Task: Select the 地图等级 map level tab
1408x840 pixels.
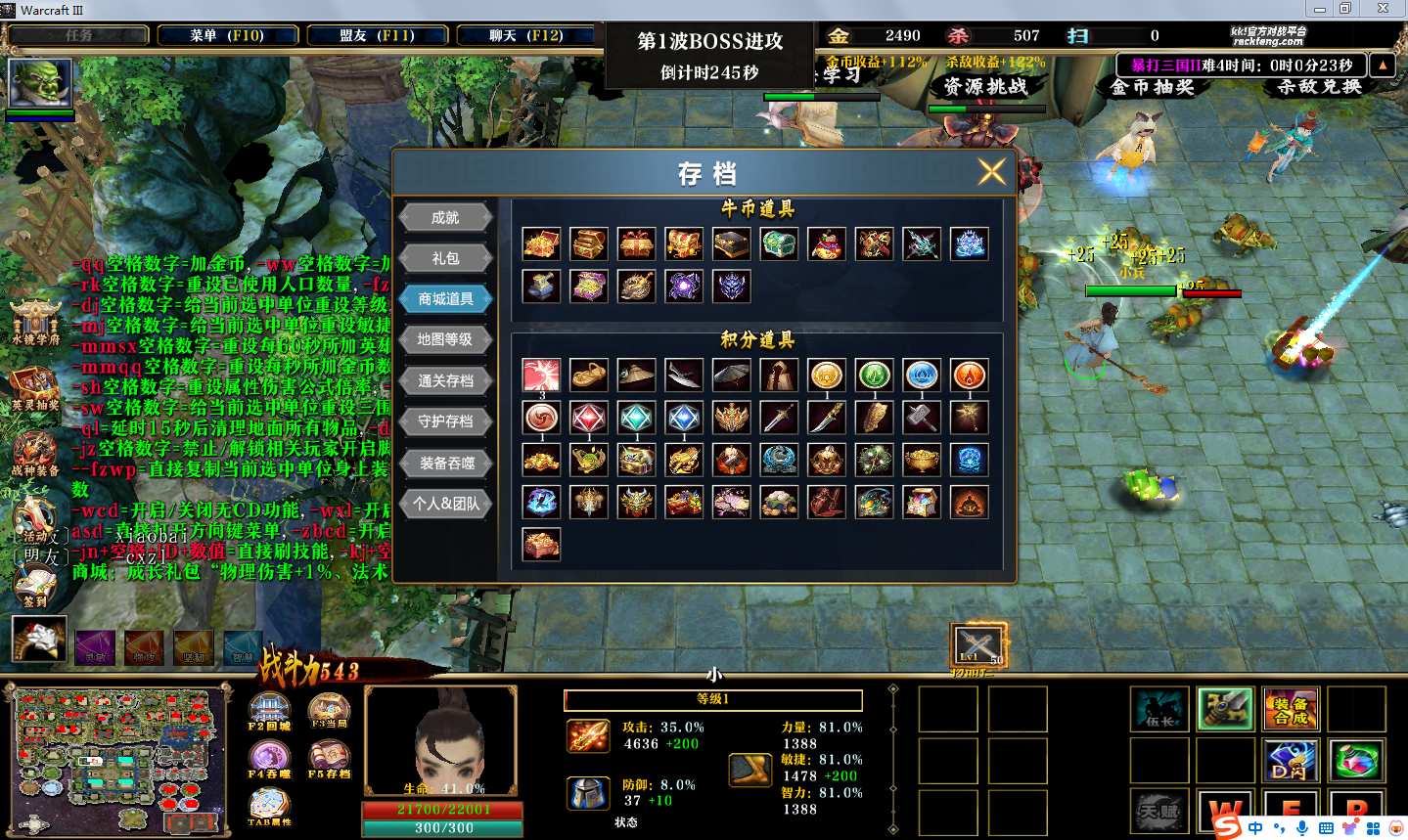Action: point(445,339)
